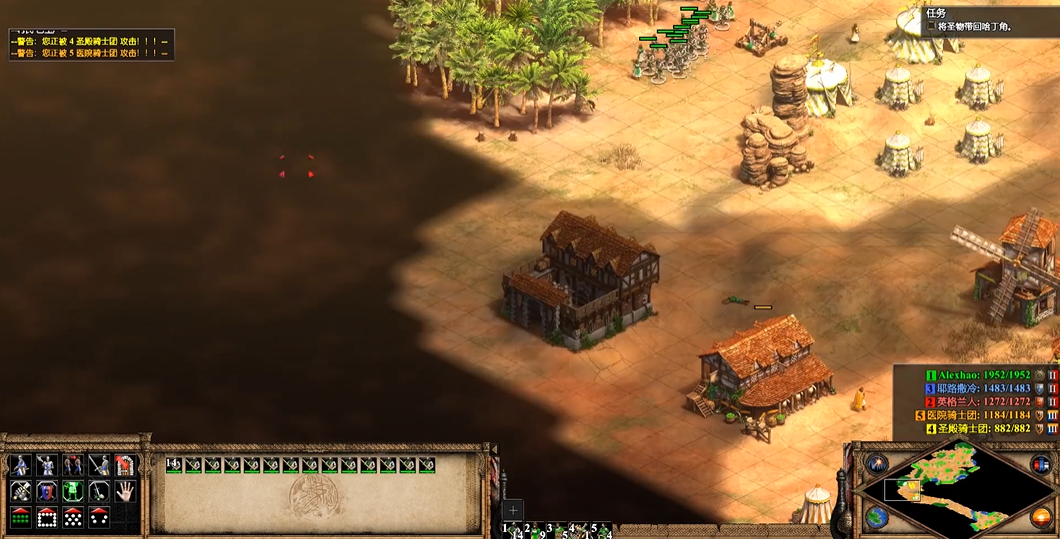Click the plus button above control groups
1060x539 pixels.
tap(513, 510)
